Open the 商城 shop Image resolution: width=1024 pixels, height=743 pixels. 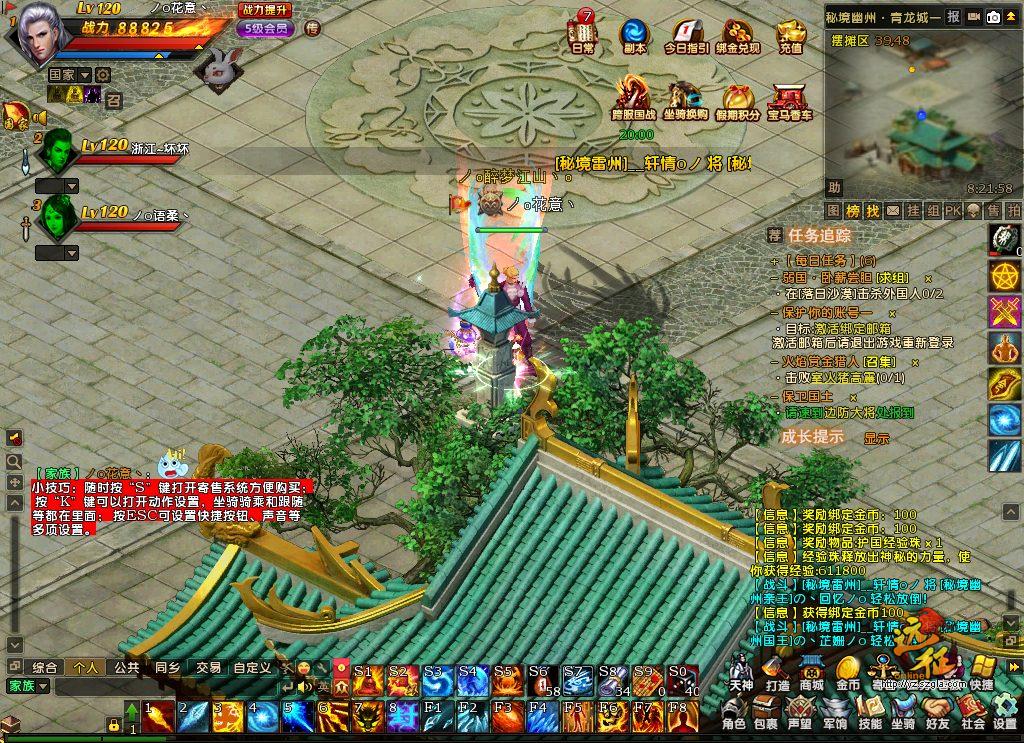(811, 672)
